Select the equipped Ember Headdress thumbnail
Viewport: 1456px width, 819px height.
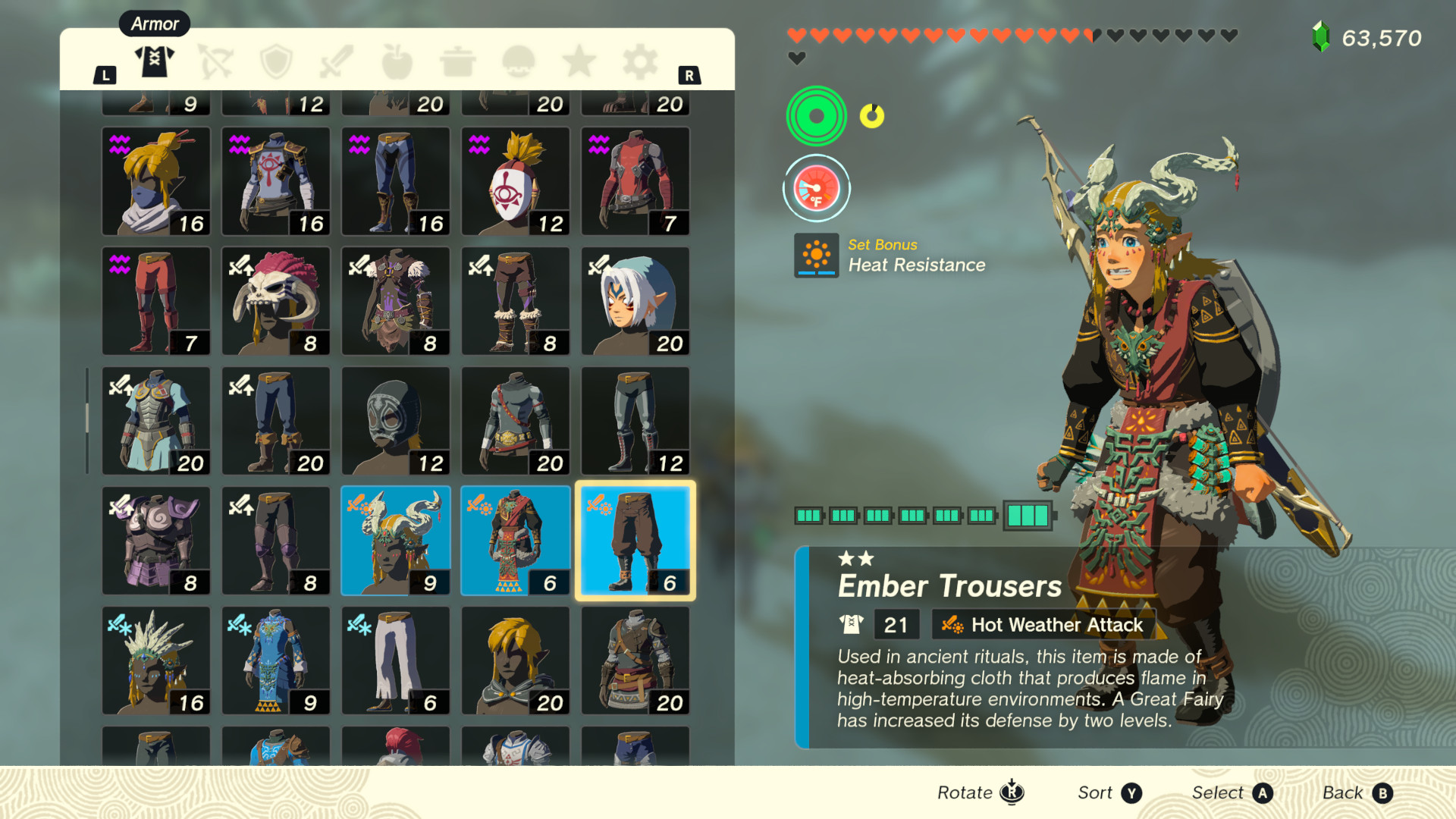click(x=396, y=540)
